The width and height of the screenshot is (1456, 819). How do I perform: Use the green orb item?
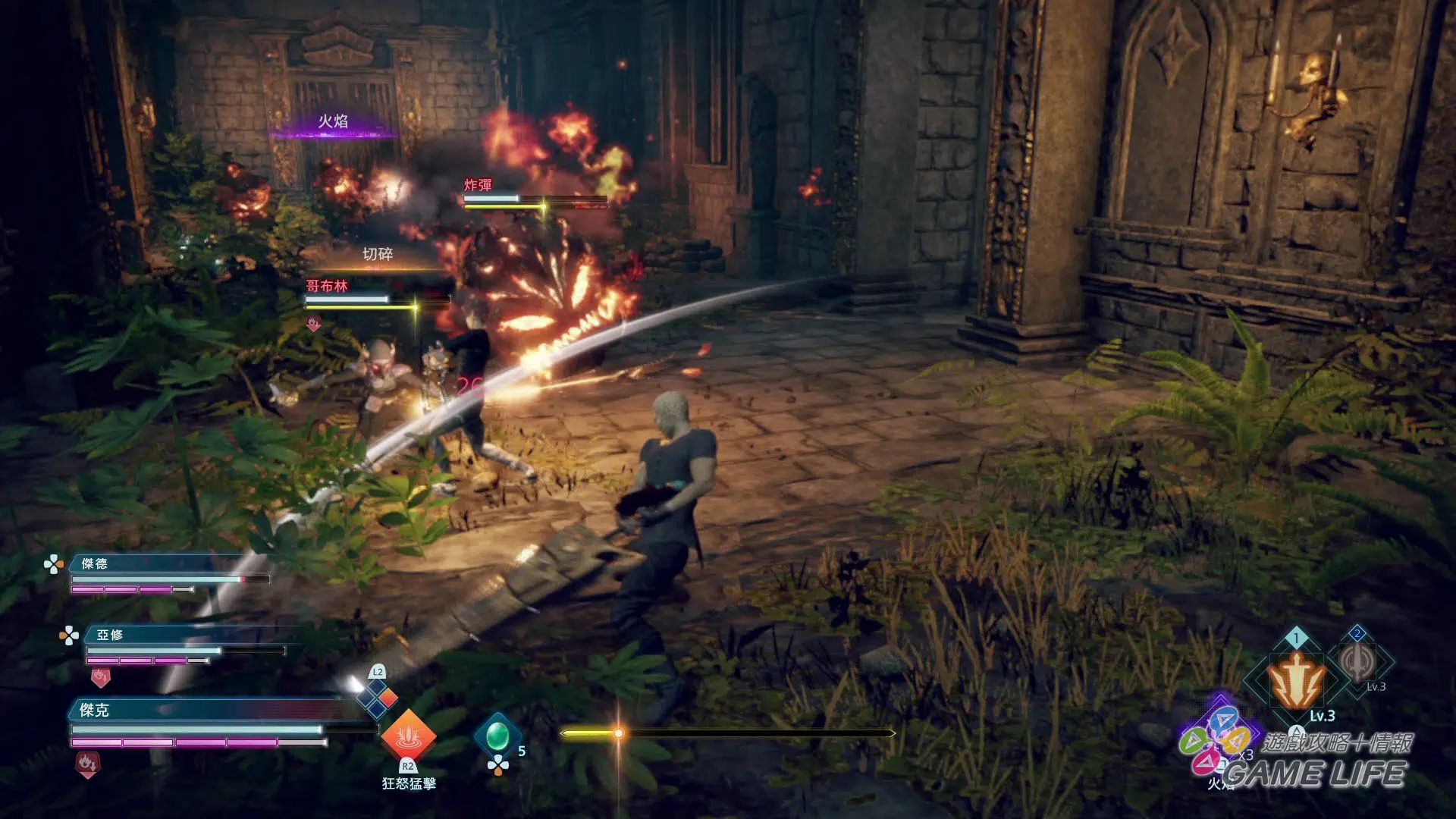pyautogui.click(x=497, y=735)
